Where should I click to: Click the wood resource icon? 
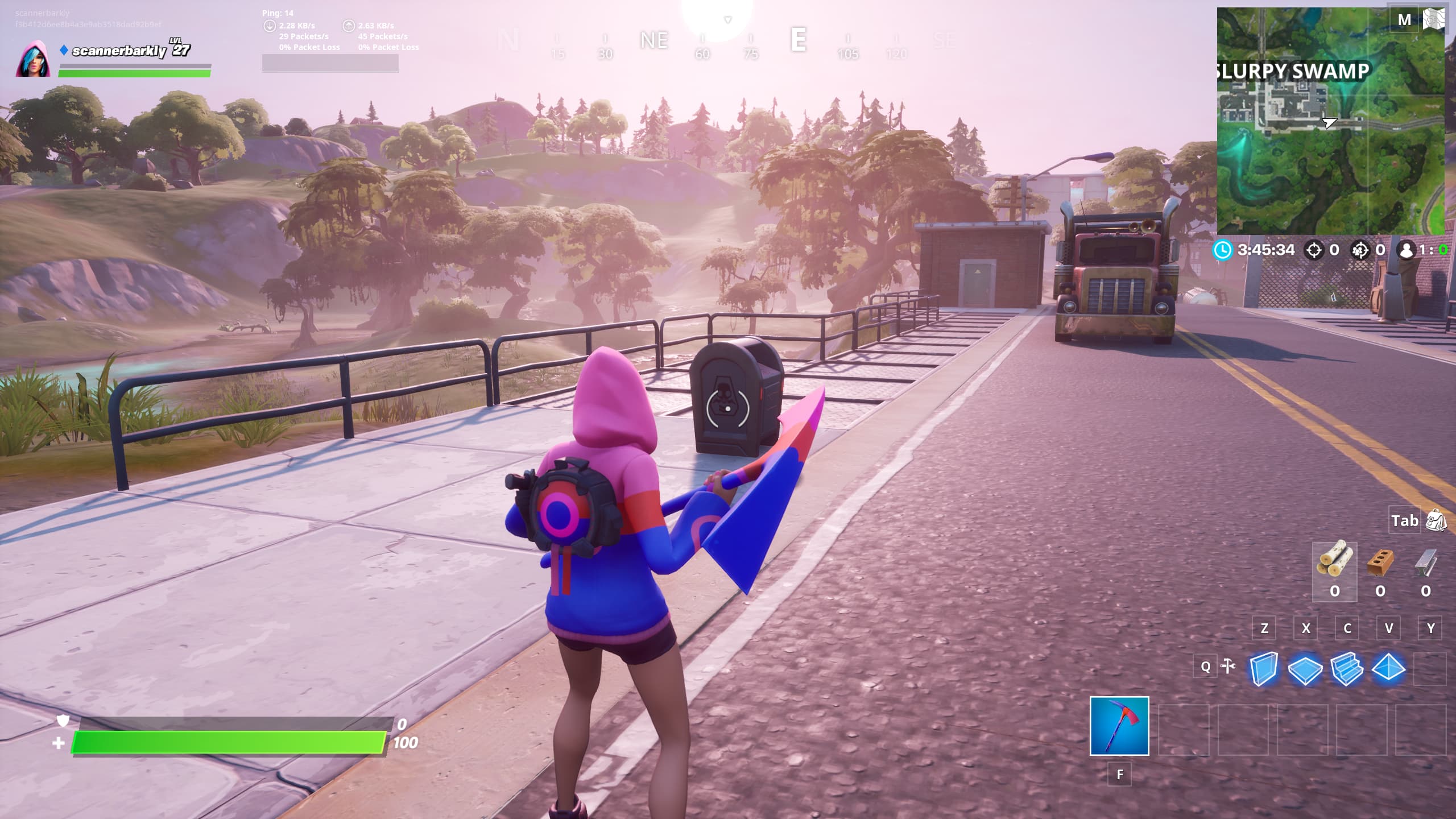[x=1337, y=562]
